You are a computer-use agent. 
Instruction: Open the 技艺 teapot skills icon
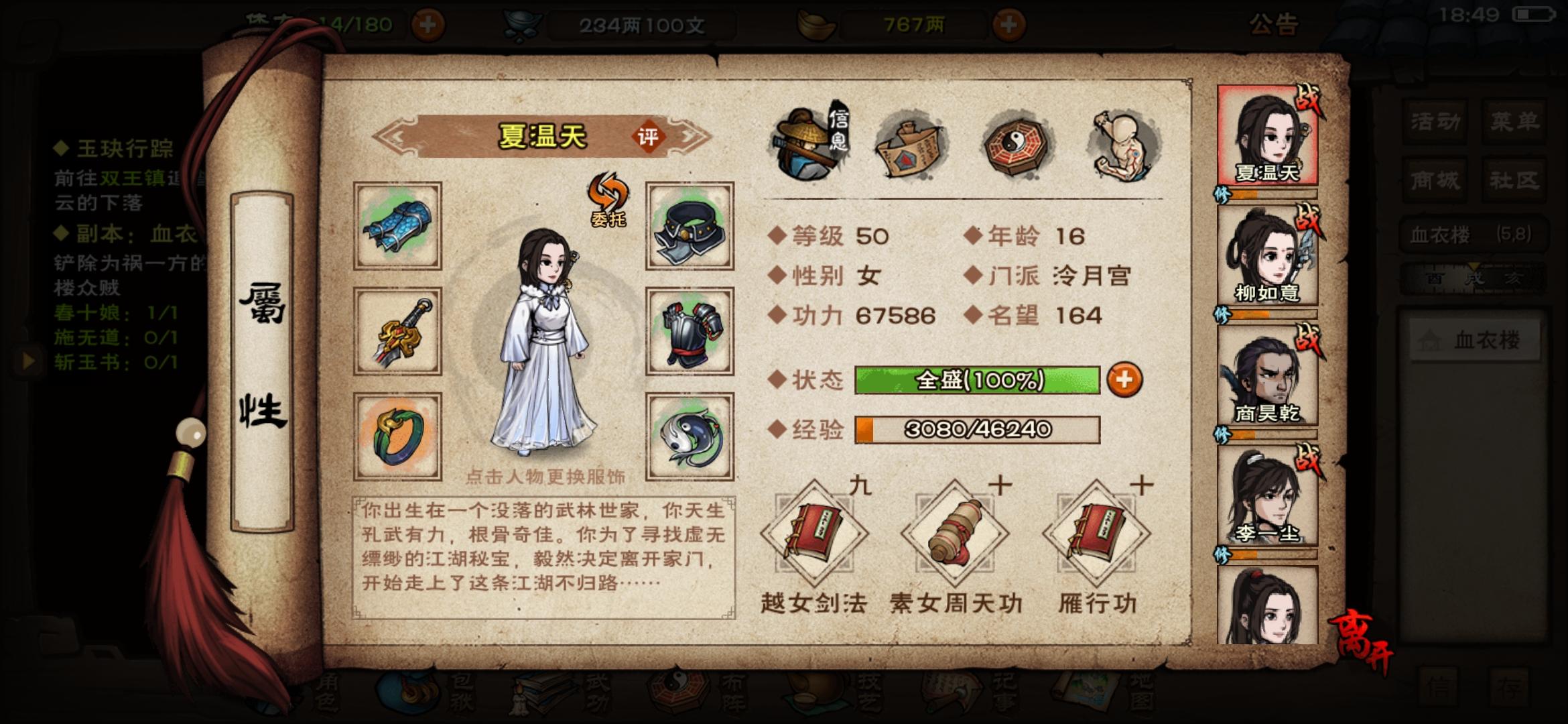816,697
